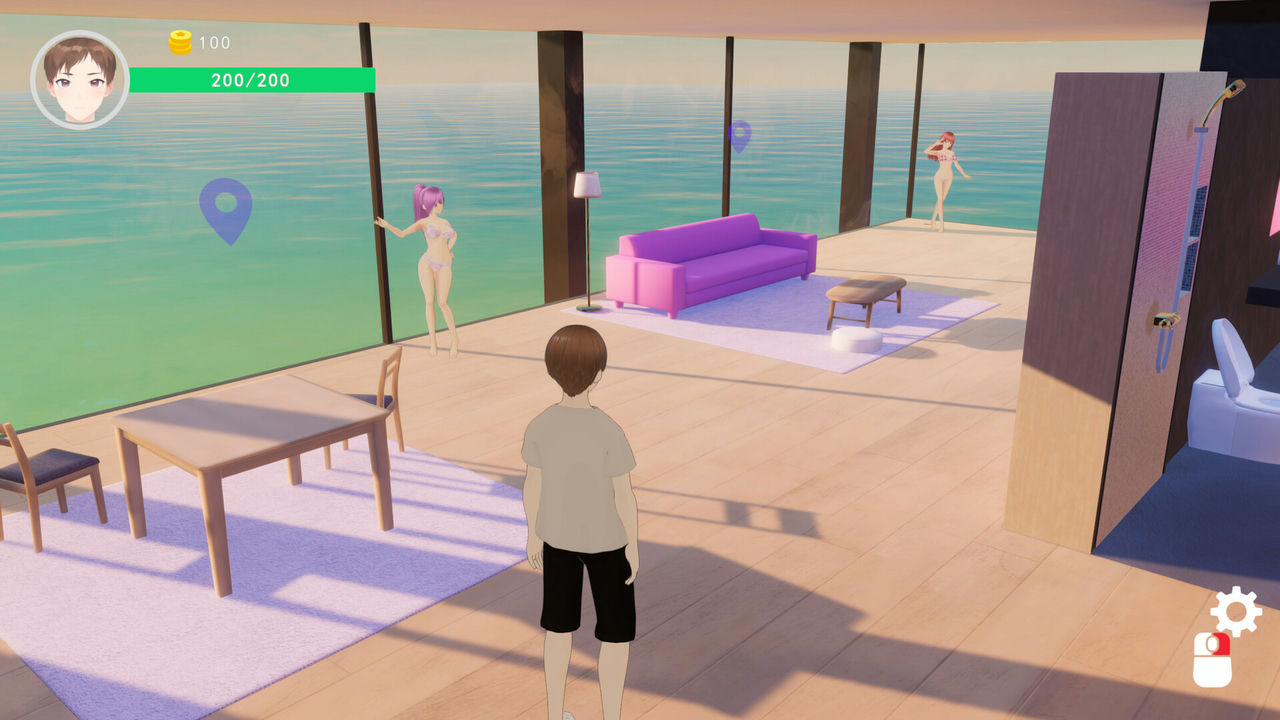This screenshot has width=1280, height=720.
Task: Click the coin count showing 100
Action: (x=212, y=42)
